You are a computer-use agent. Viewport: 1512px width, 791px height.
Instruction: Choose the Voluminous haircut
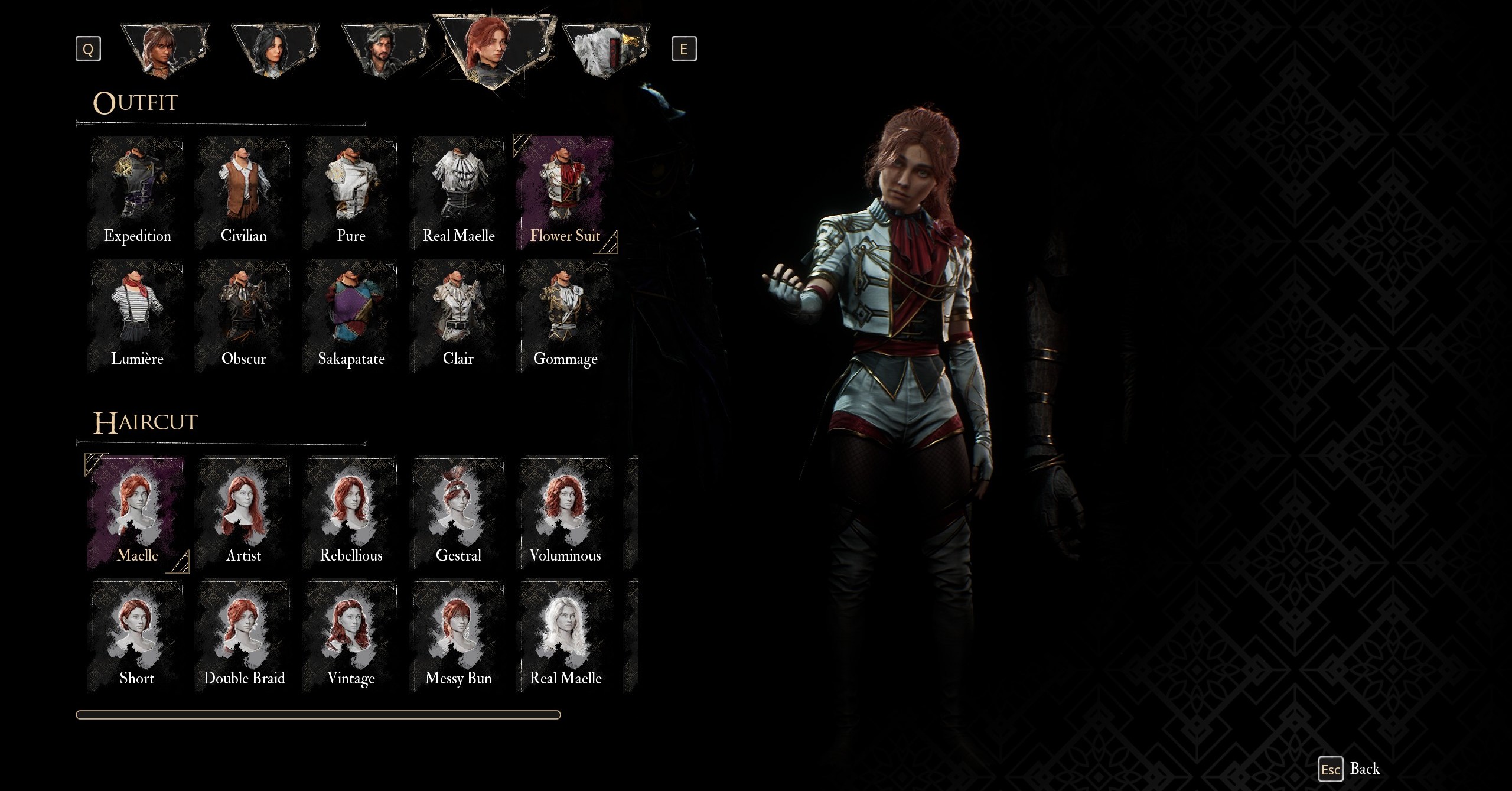565,513
